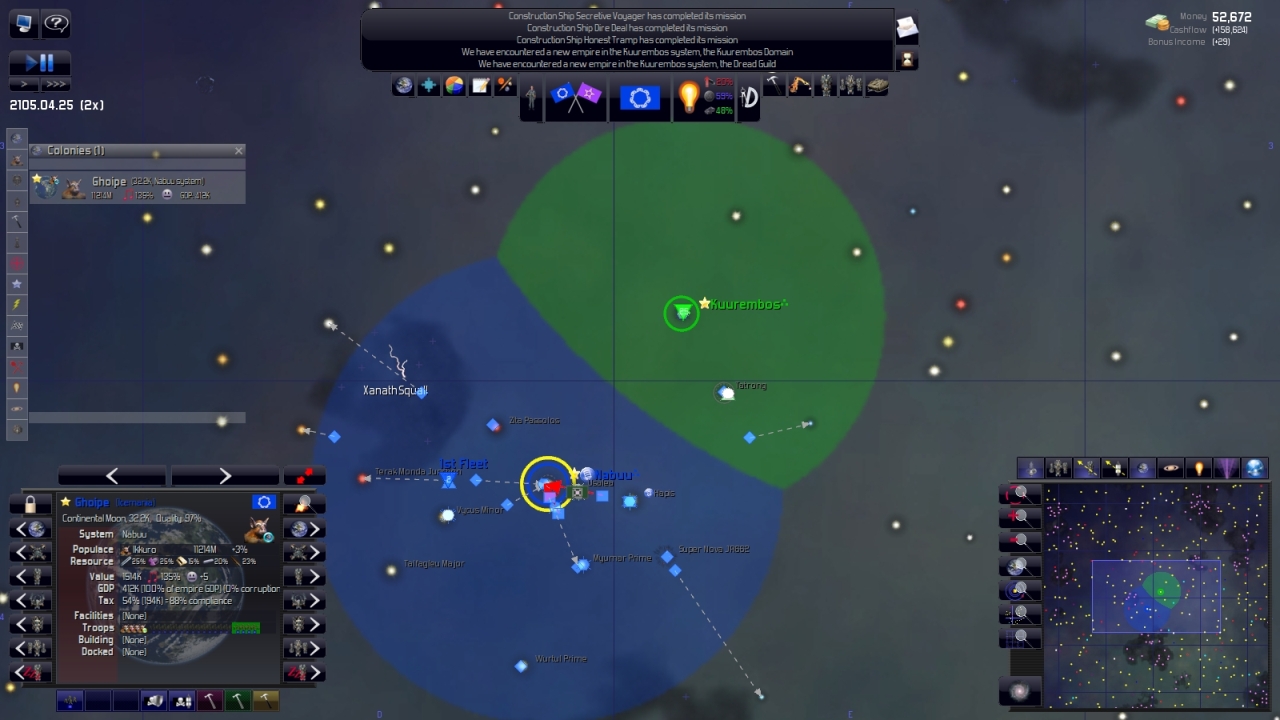
Task: Click the Kuurembos Domain encounter notification
Action: tap(625, 51)
